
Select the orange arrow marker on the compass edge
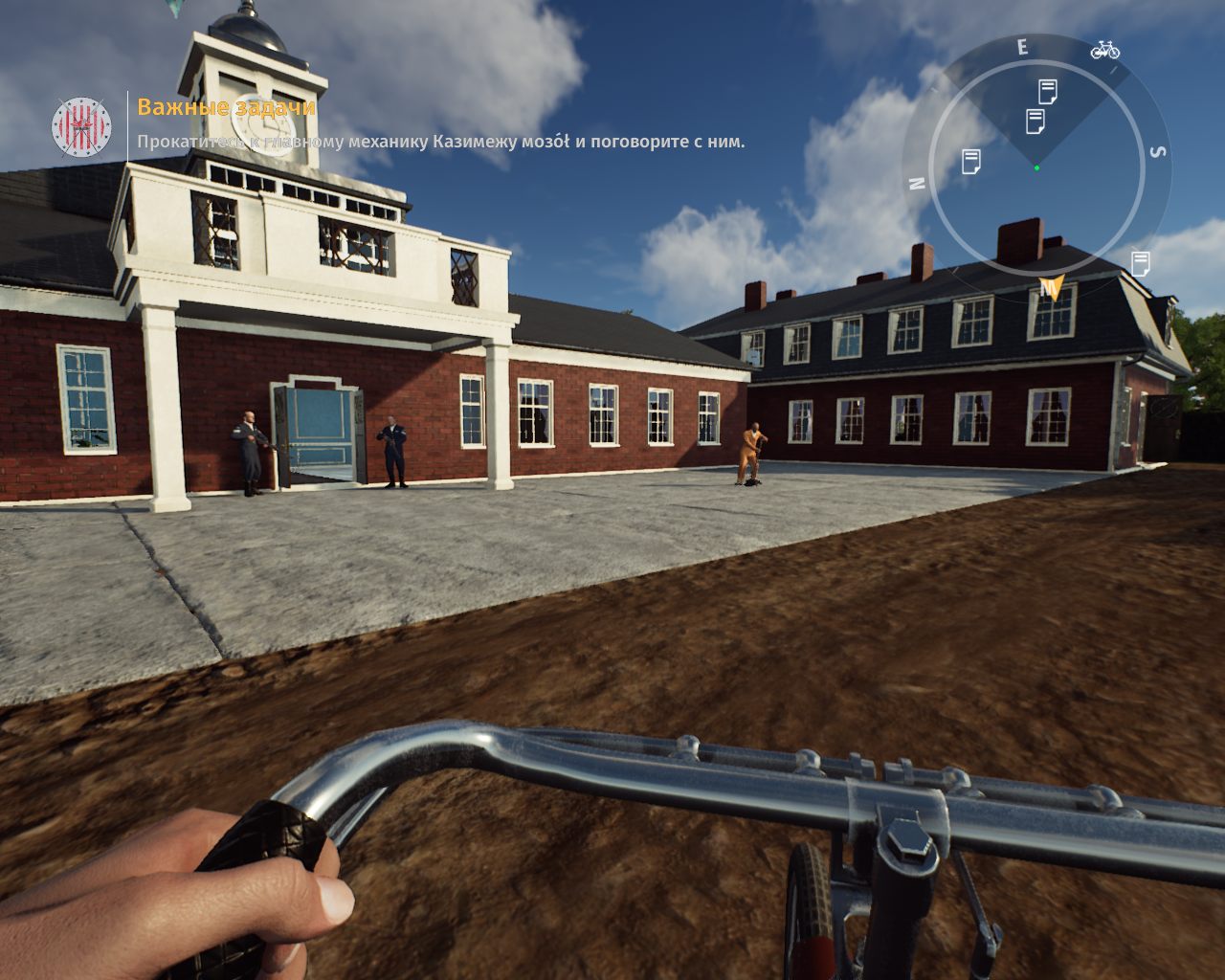(1051, 287)
